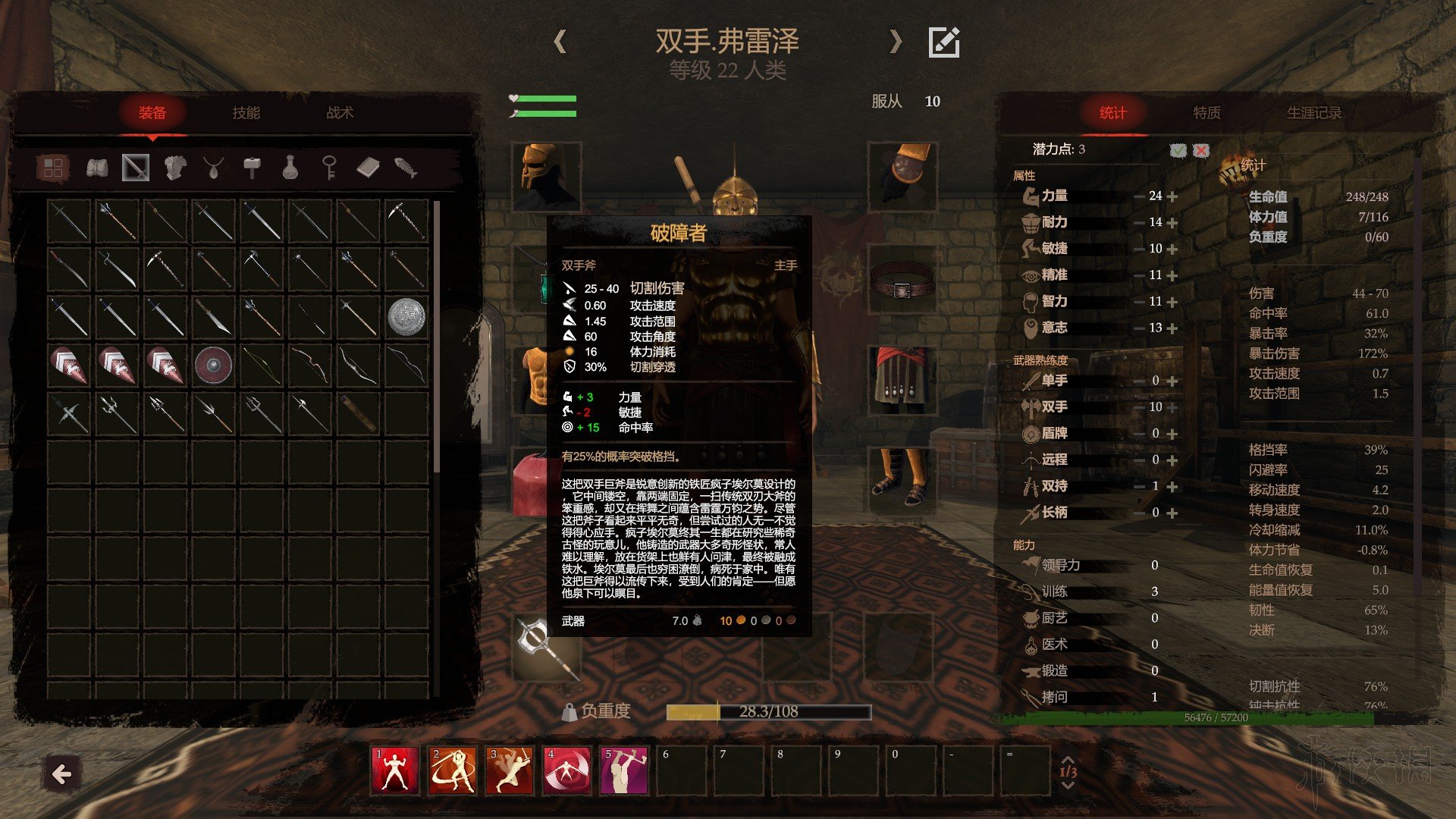The height and width of the screenshot is (819, 1456).
Task: Open the 战术 tab
Action: point(340,113)
